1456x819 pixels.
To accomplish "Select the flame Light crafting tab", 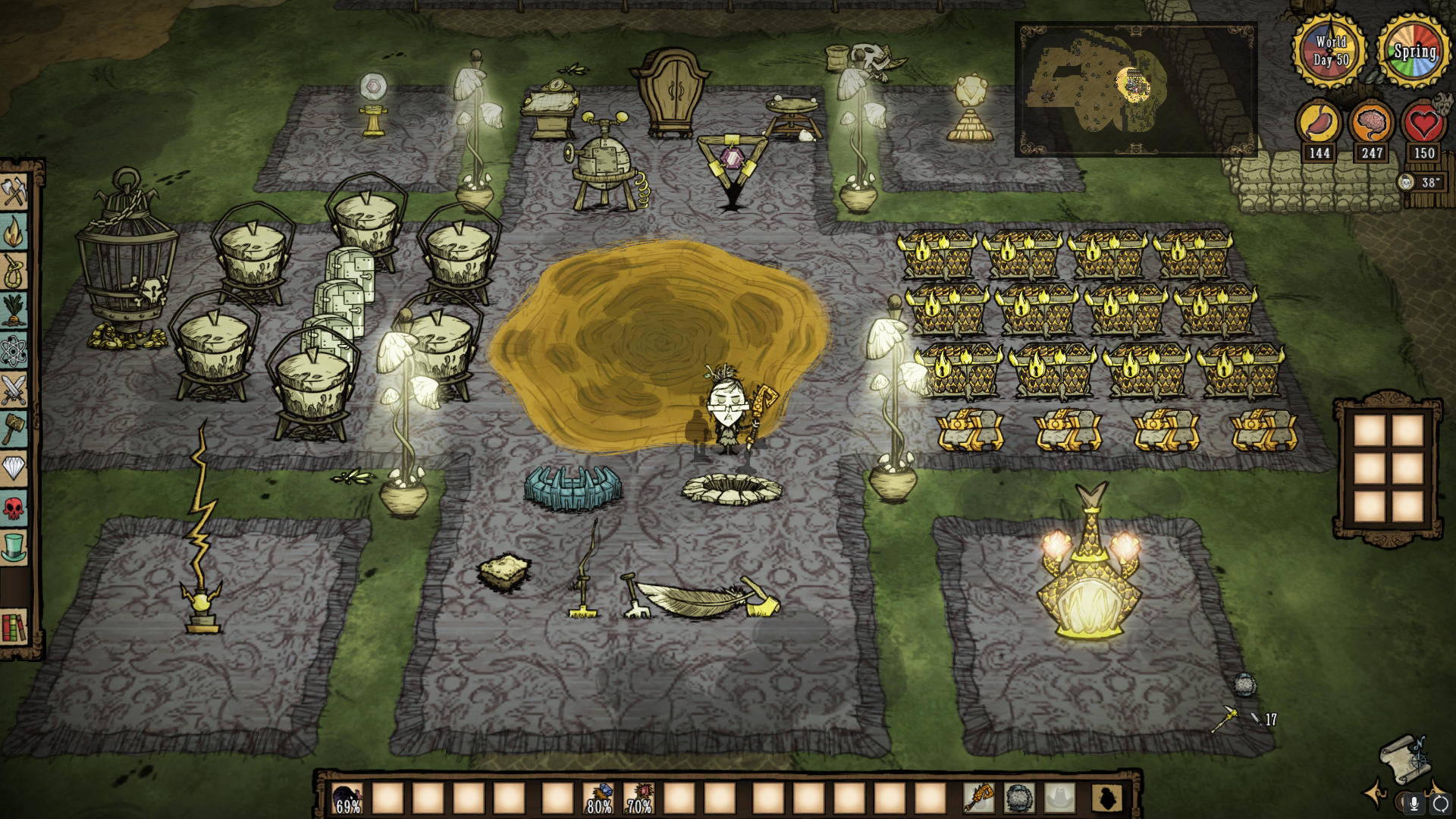I will point(14,232).
